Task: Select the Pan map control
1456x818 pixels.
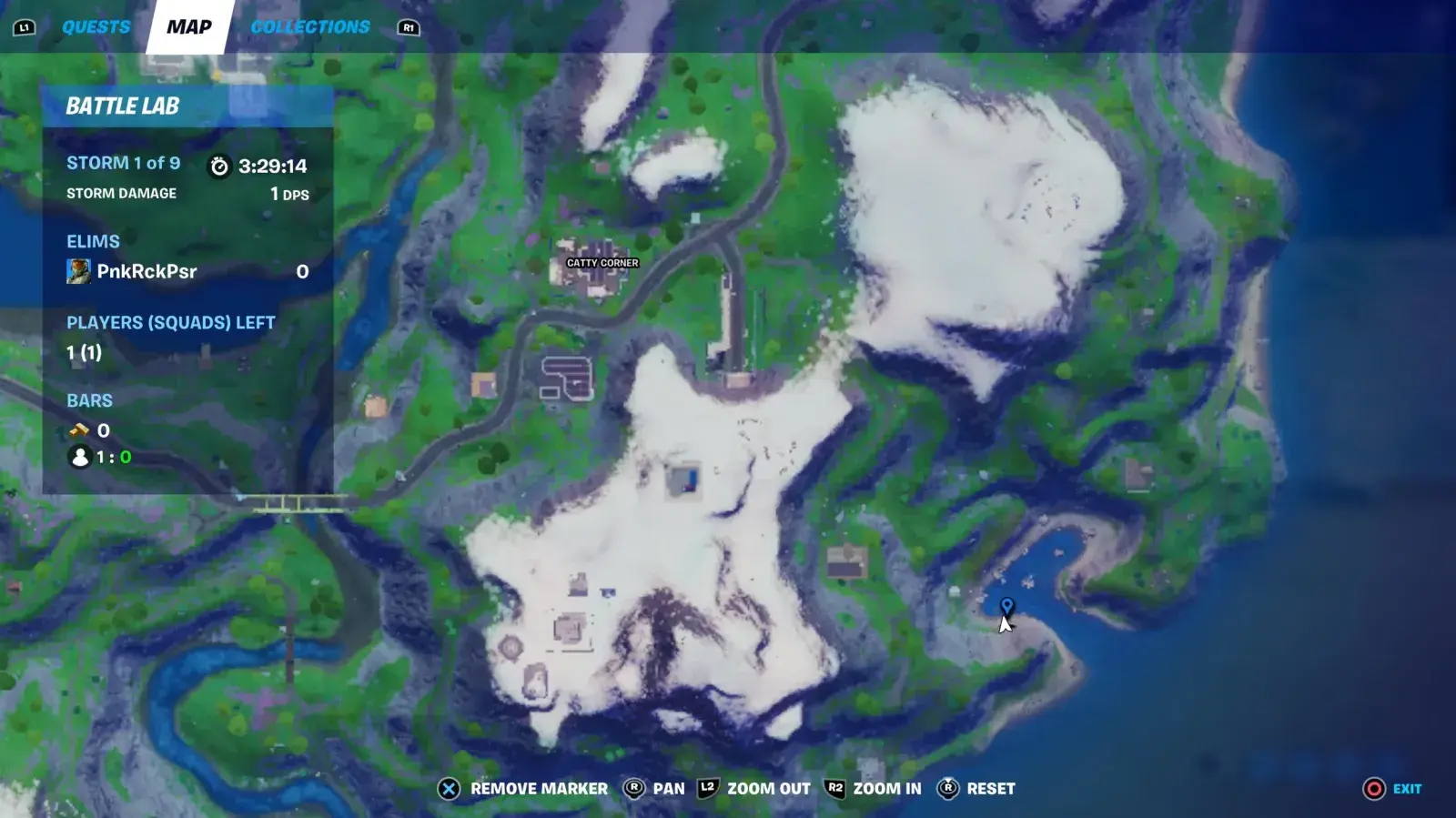Action: click(653, 789)
